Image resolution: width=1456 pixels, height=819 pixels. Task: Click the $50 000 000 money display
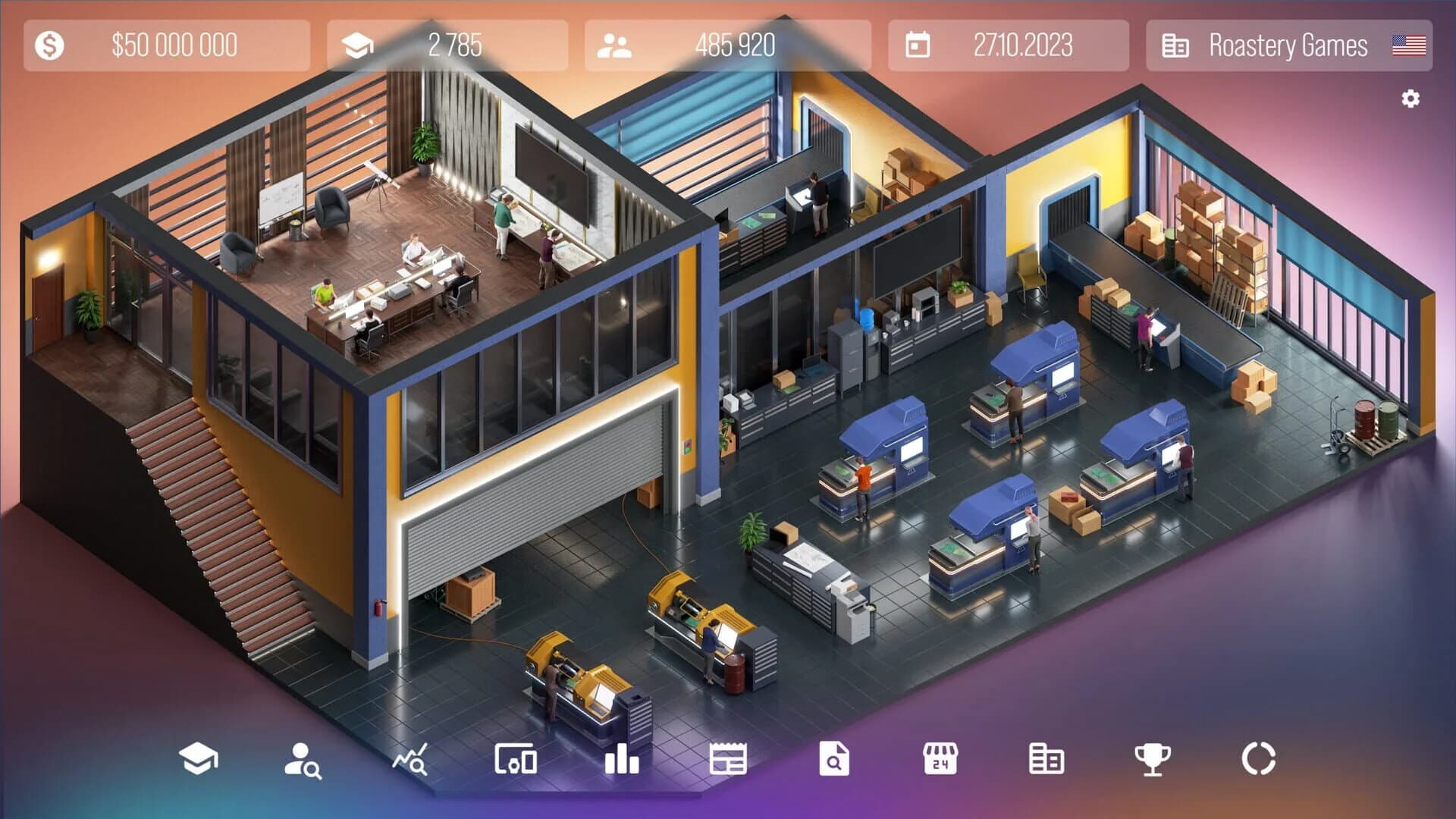point(174,45)
